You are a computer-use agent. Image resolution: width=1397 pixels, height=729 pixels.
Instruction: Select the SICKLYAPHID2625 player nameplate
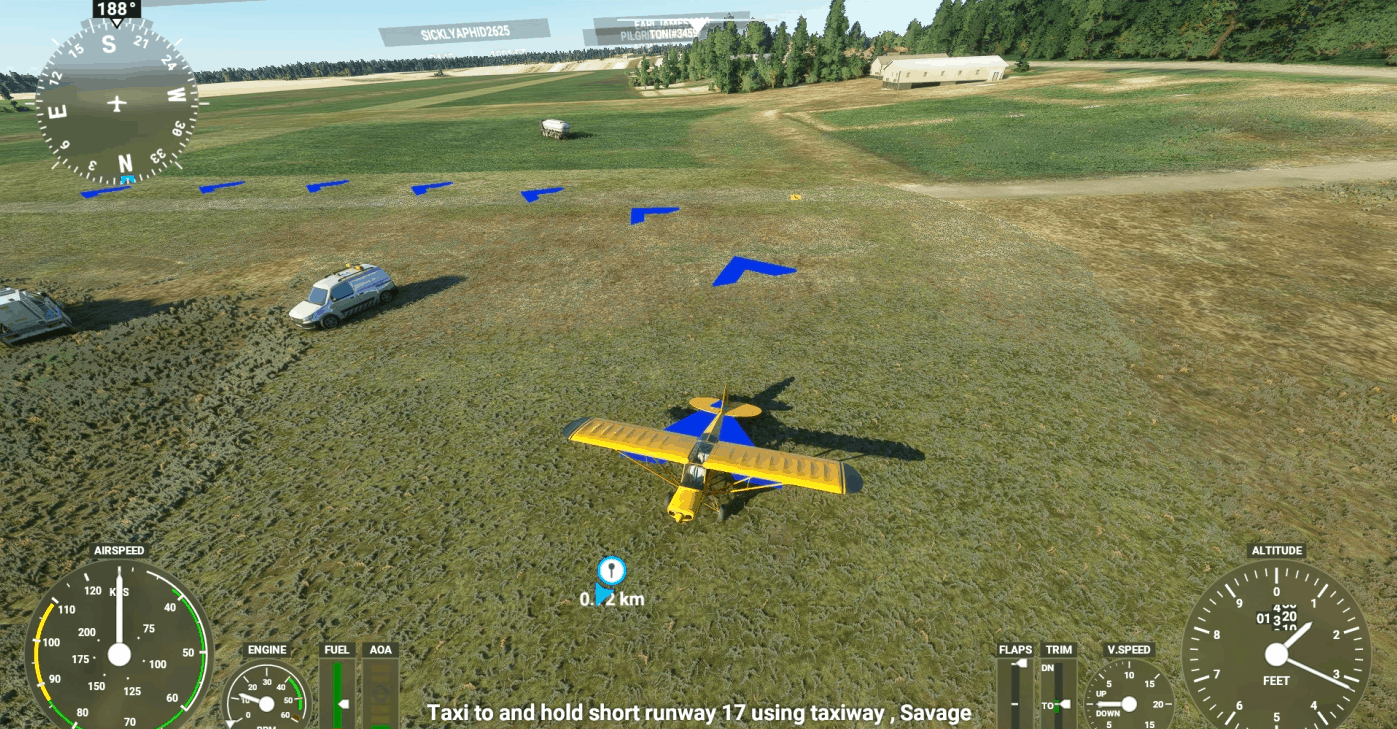click(x=464, y=33)
